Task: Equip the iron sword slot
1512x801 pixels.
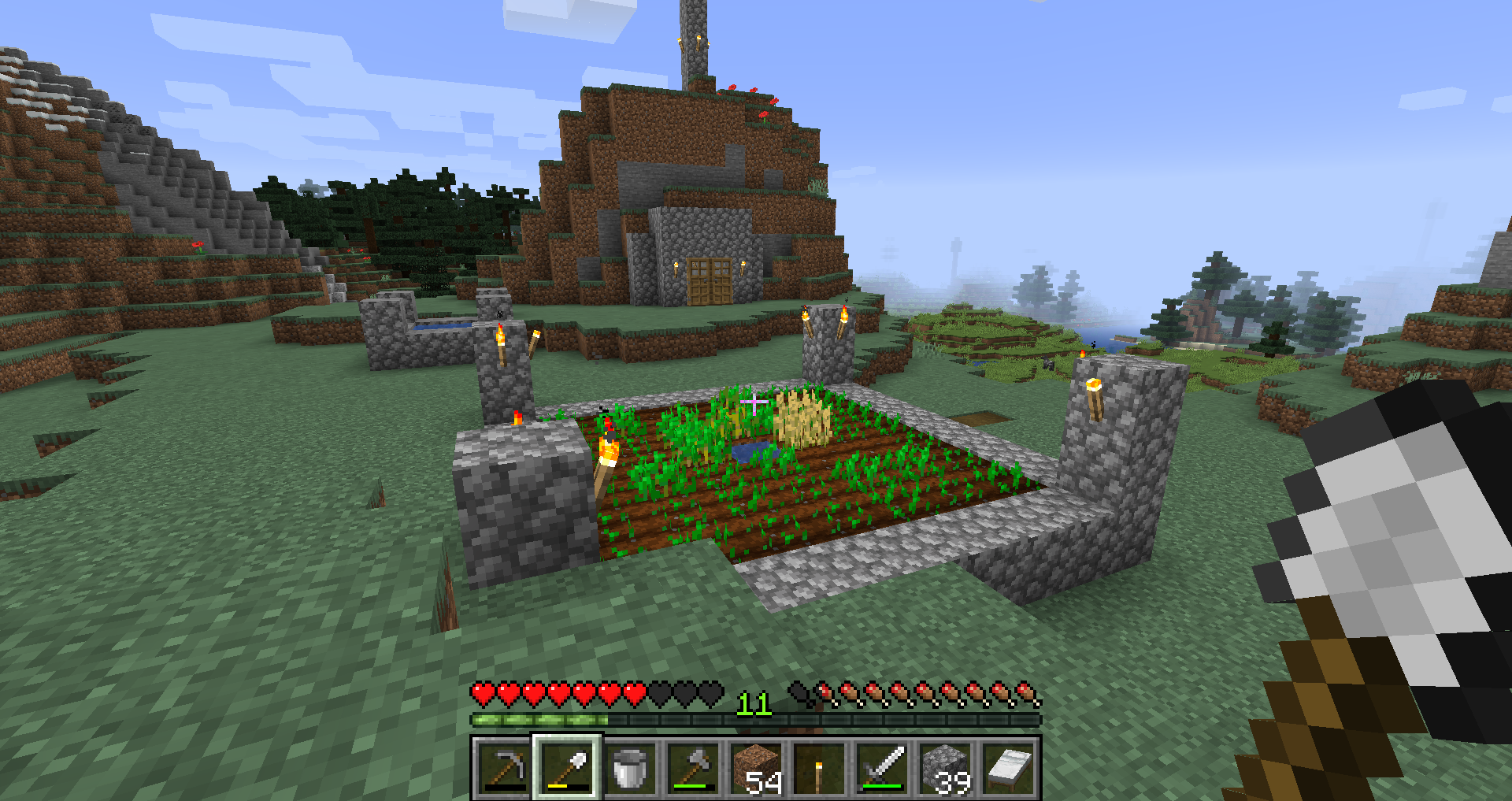Action: point(882,767)
